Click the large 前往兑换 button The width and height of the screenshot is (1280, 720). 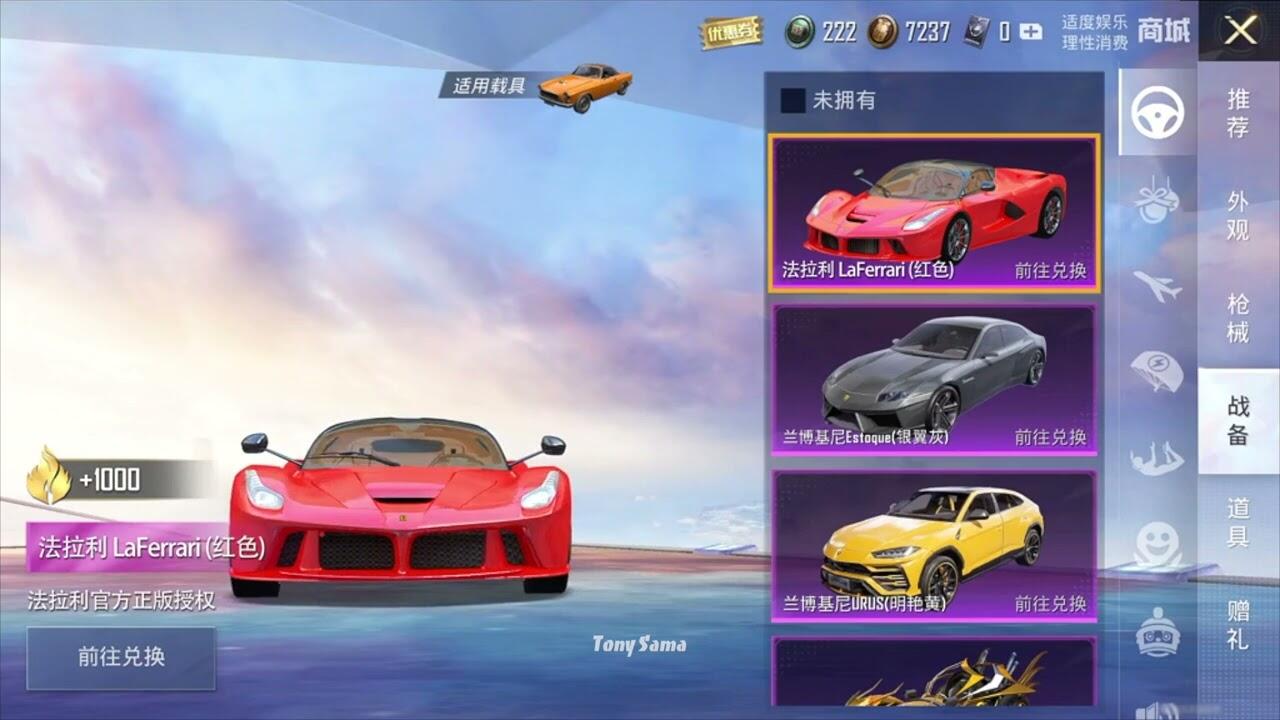(x=121, y=657)
